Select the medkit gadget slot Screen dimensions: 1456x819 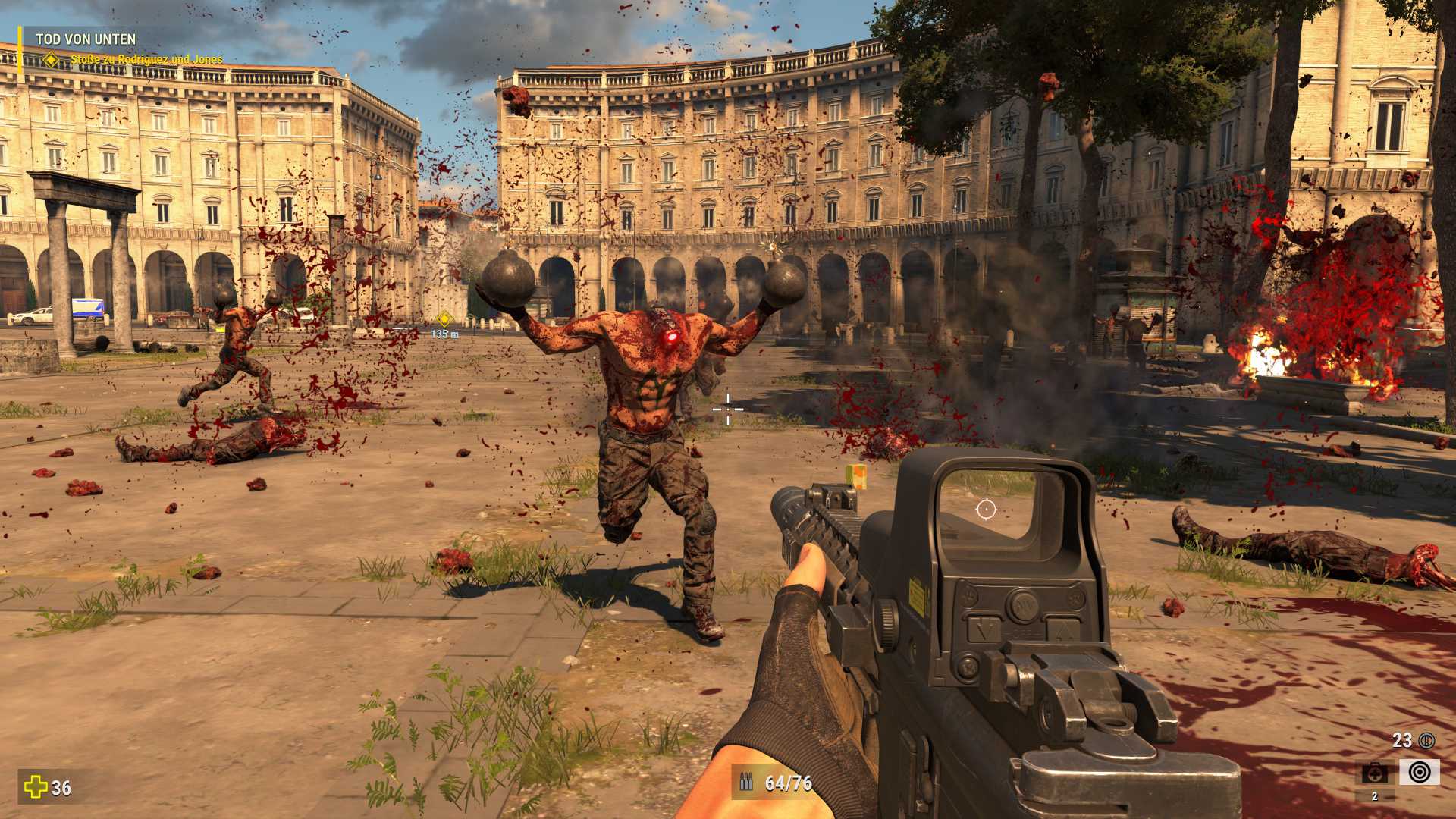pos(1375,773)
